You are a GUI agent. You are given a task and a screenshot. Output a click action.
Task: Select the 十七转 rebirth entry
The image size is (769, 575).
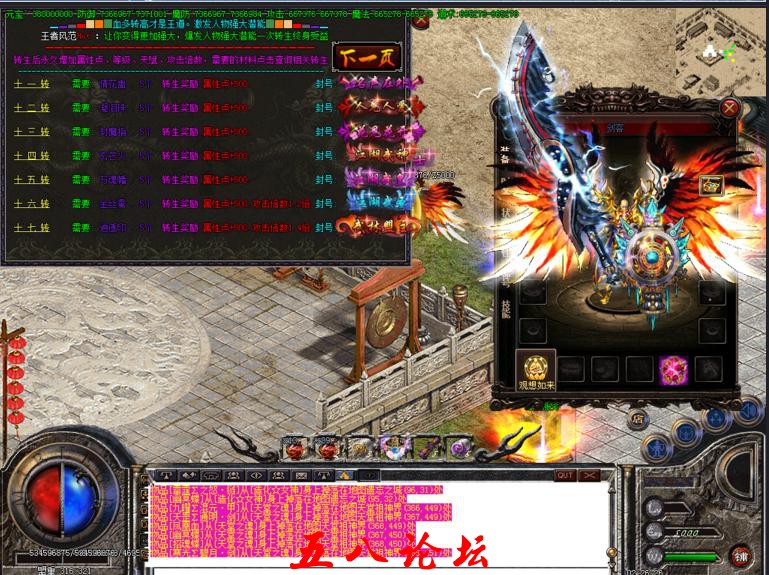31,228
